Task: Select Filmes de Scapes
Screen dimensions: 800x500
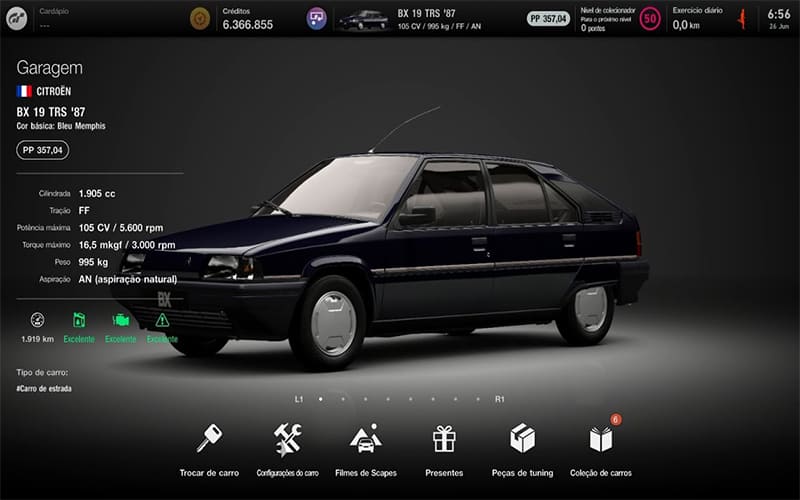Action: pyautogui.click(x=365, y=439)
